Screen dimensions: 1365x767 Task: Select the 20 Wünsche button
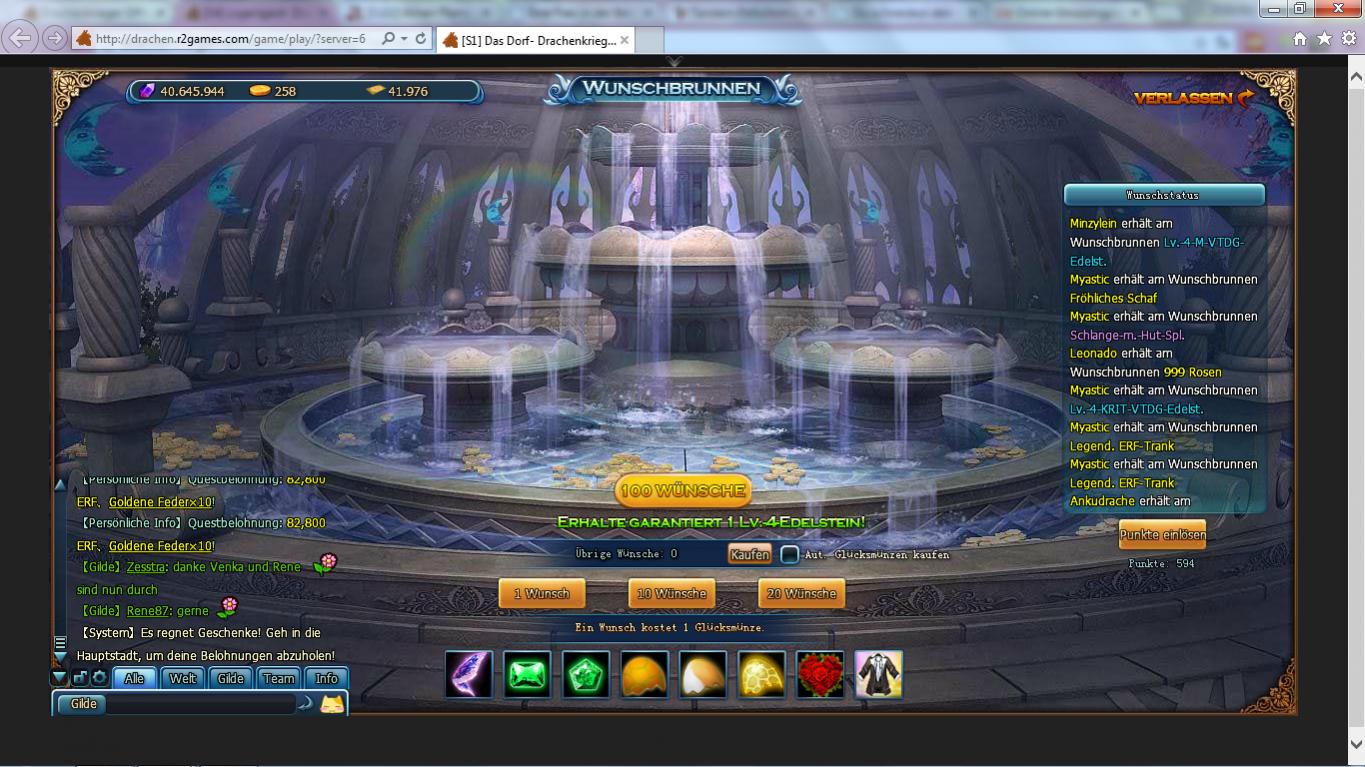[x=801, y=593]
